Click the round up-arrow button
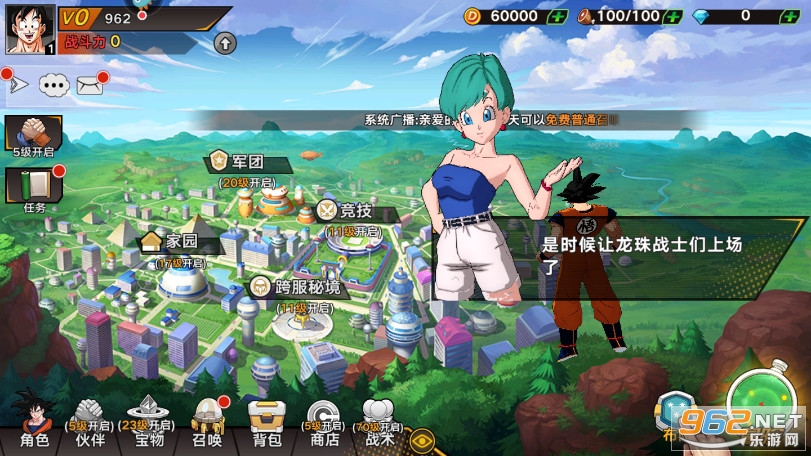The width and height of the screenshot is (811, 456). point(225,42)
